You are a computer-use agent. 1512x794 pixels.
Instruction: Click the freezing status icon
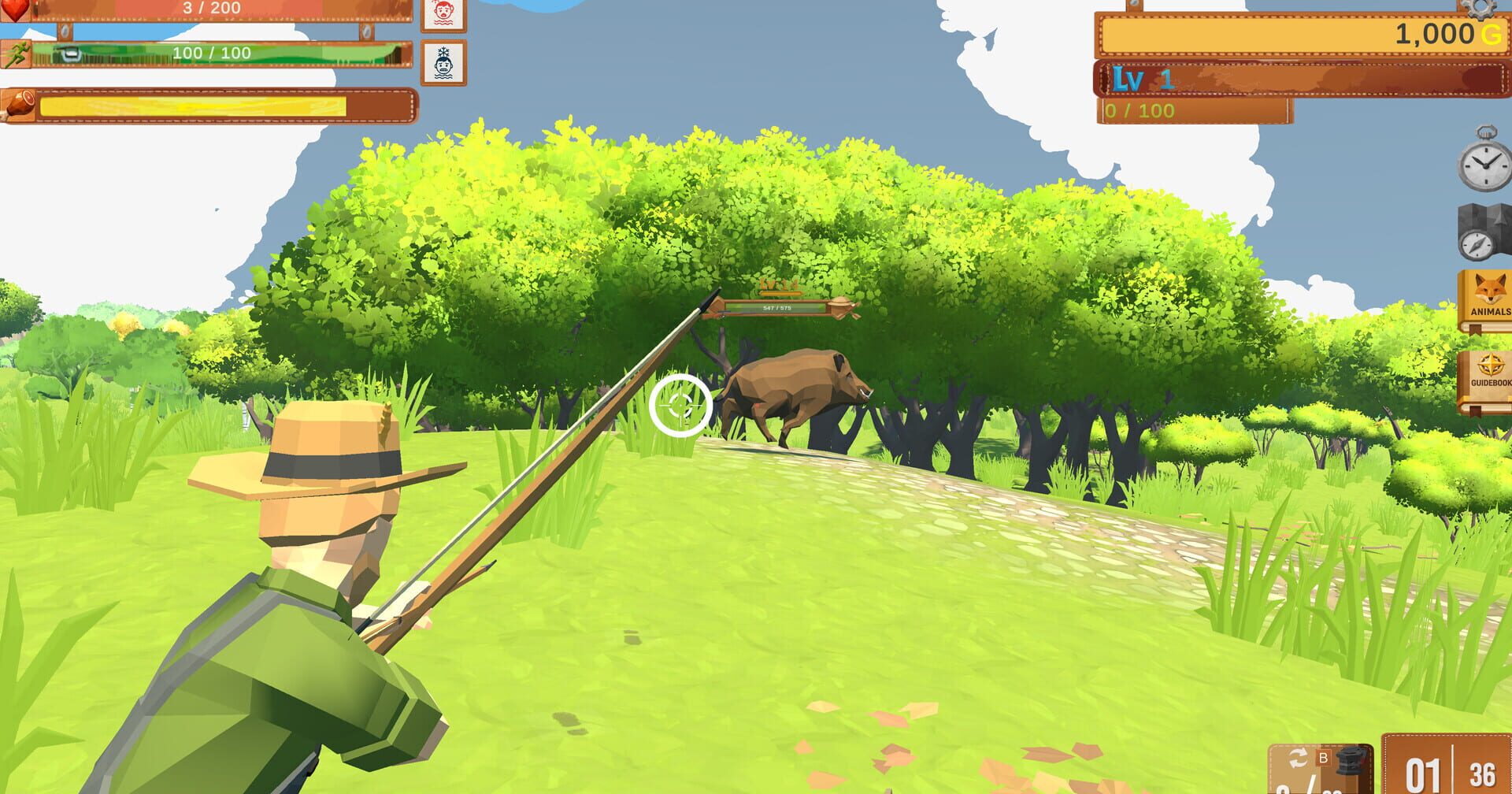(442, 62)
